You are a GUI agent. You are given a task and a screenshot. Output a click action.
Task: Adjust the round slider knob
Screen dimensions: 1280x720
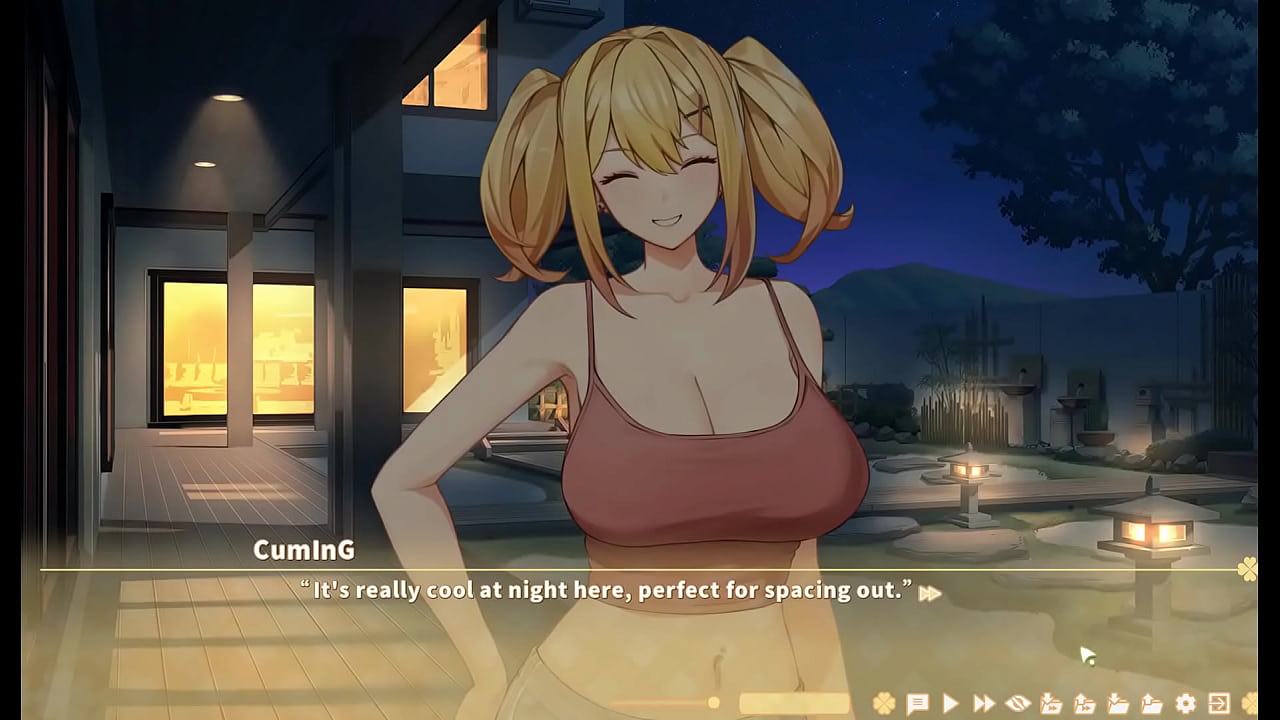(715, 701)
